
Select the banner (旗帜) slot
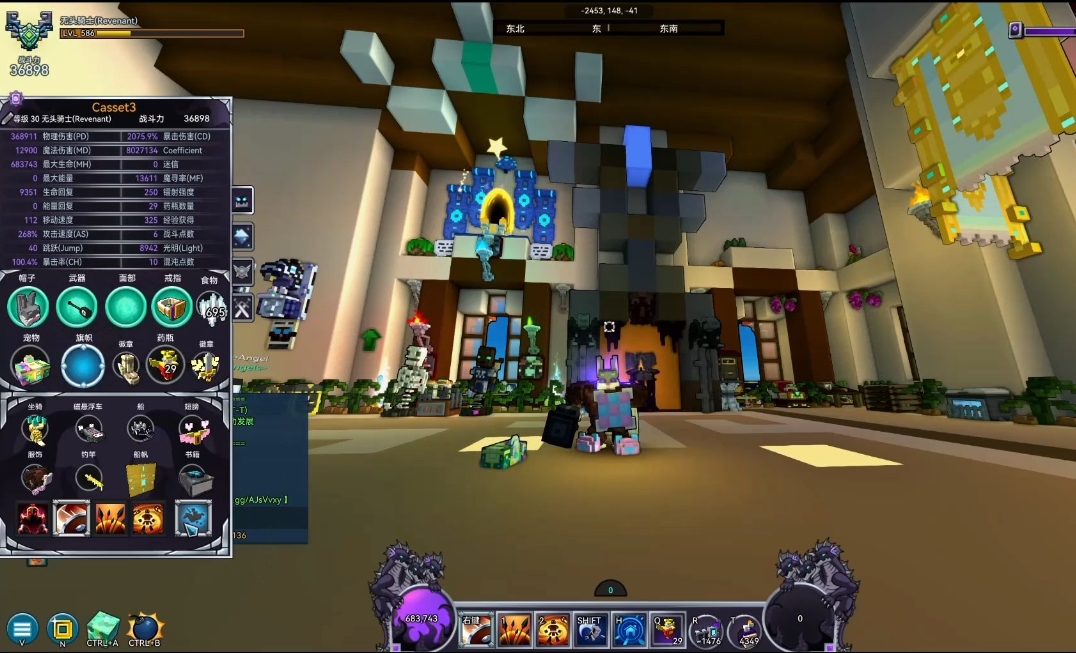click(x=82, y=366)
